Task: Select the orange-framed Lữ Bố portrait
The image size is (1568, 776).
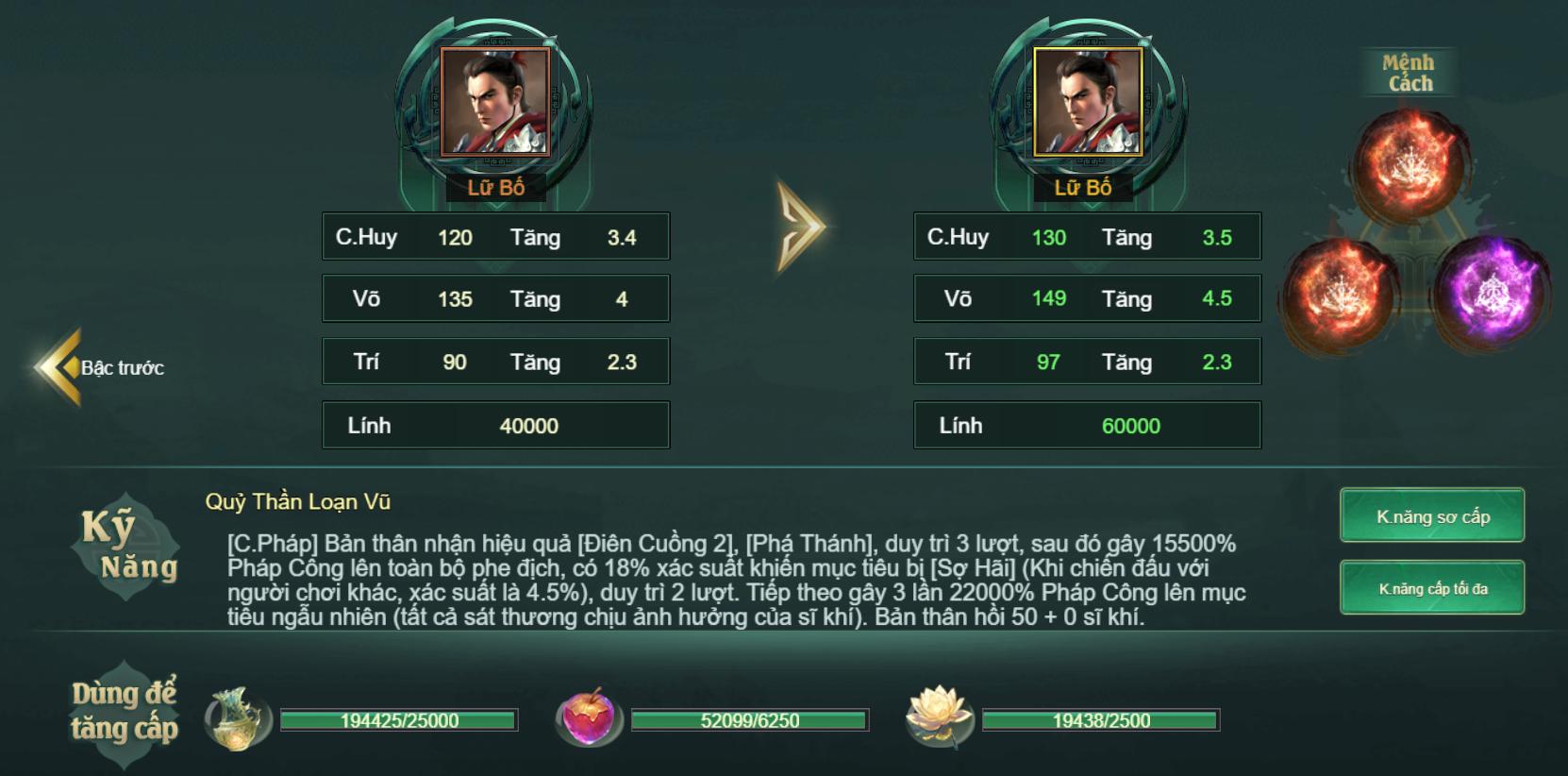Action: coord(495,102)
